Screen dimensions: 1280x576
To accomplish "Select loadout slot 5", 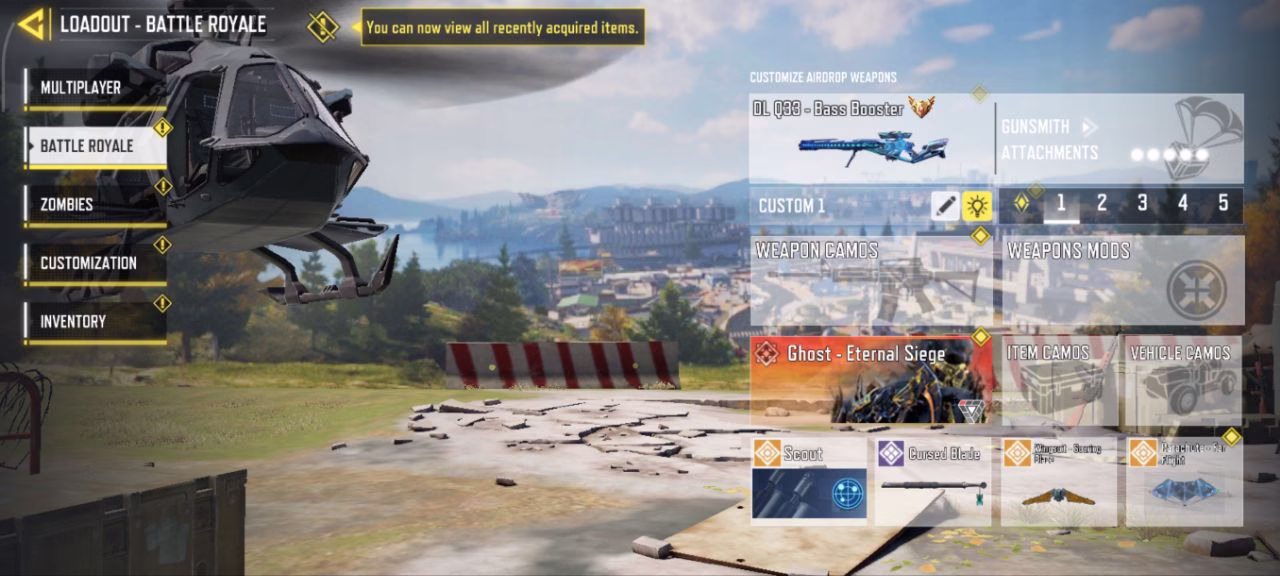I will click(x=1223, y=204).
